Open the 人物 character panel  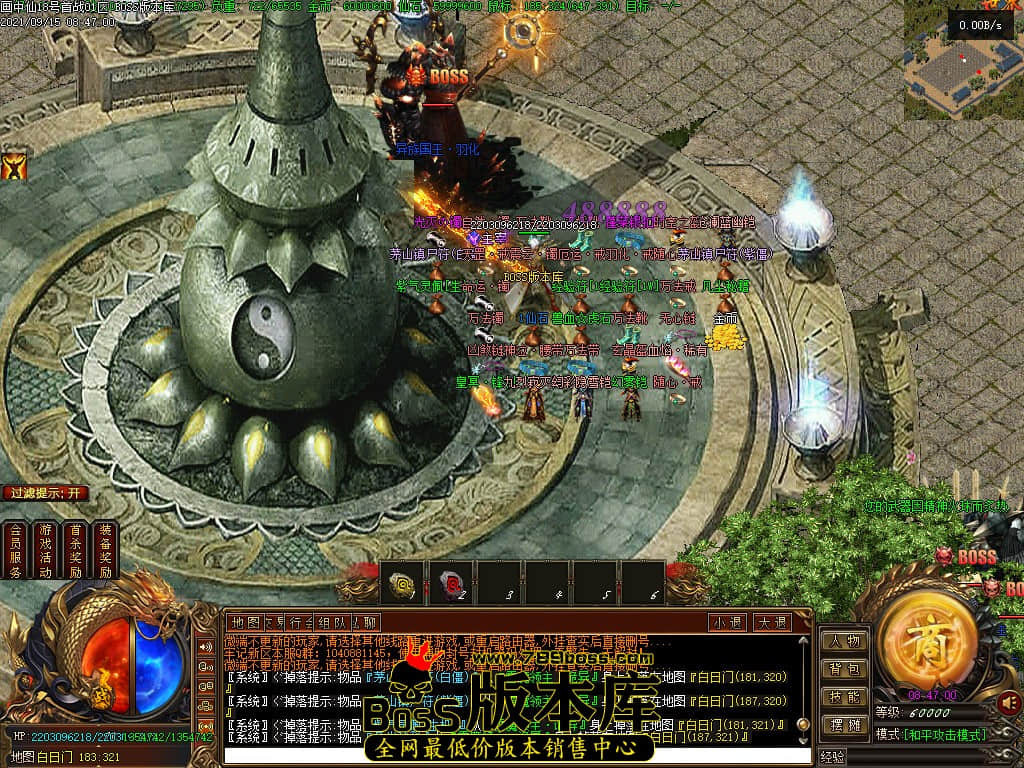pos(844,641)
